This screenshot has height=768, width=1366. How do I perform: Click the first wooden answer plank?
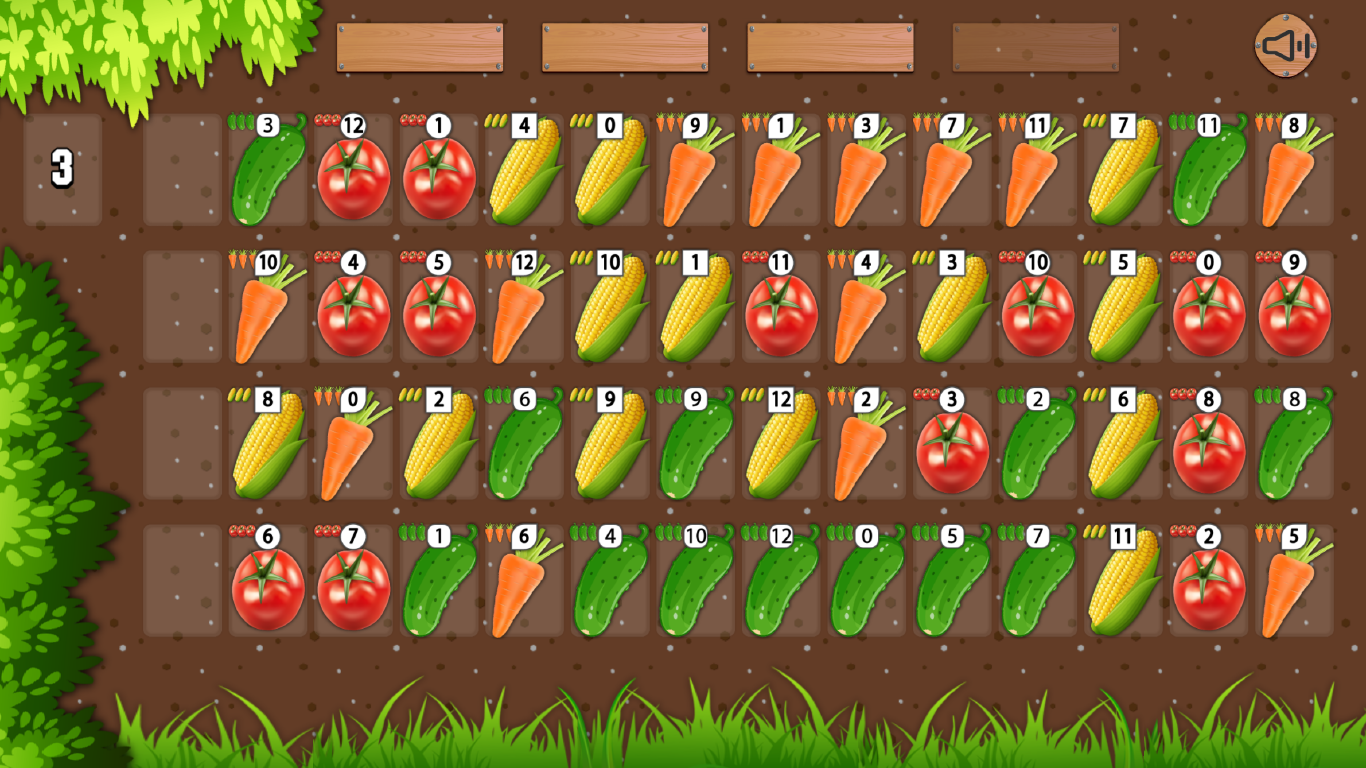pyautogui.click(x=420, y=46)
